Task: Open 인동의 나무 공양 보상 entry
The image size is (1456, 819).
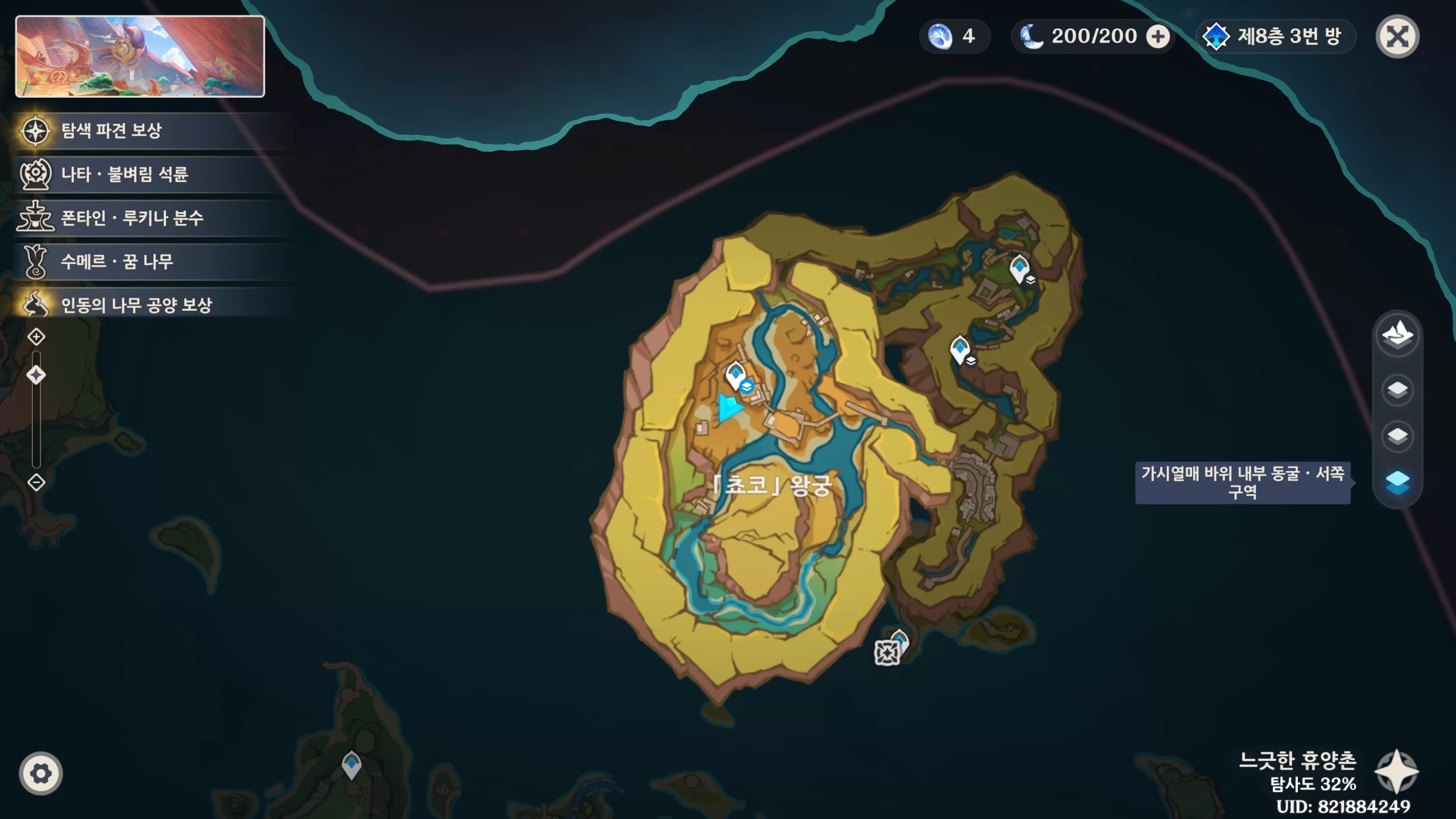Action: tap(136, 305)
